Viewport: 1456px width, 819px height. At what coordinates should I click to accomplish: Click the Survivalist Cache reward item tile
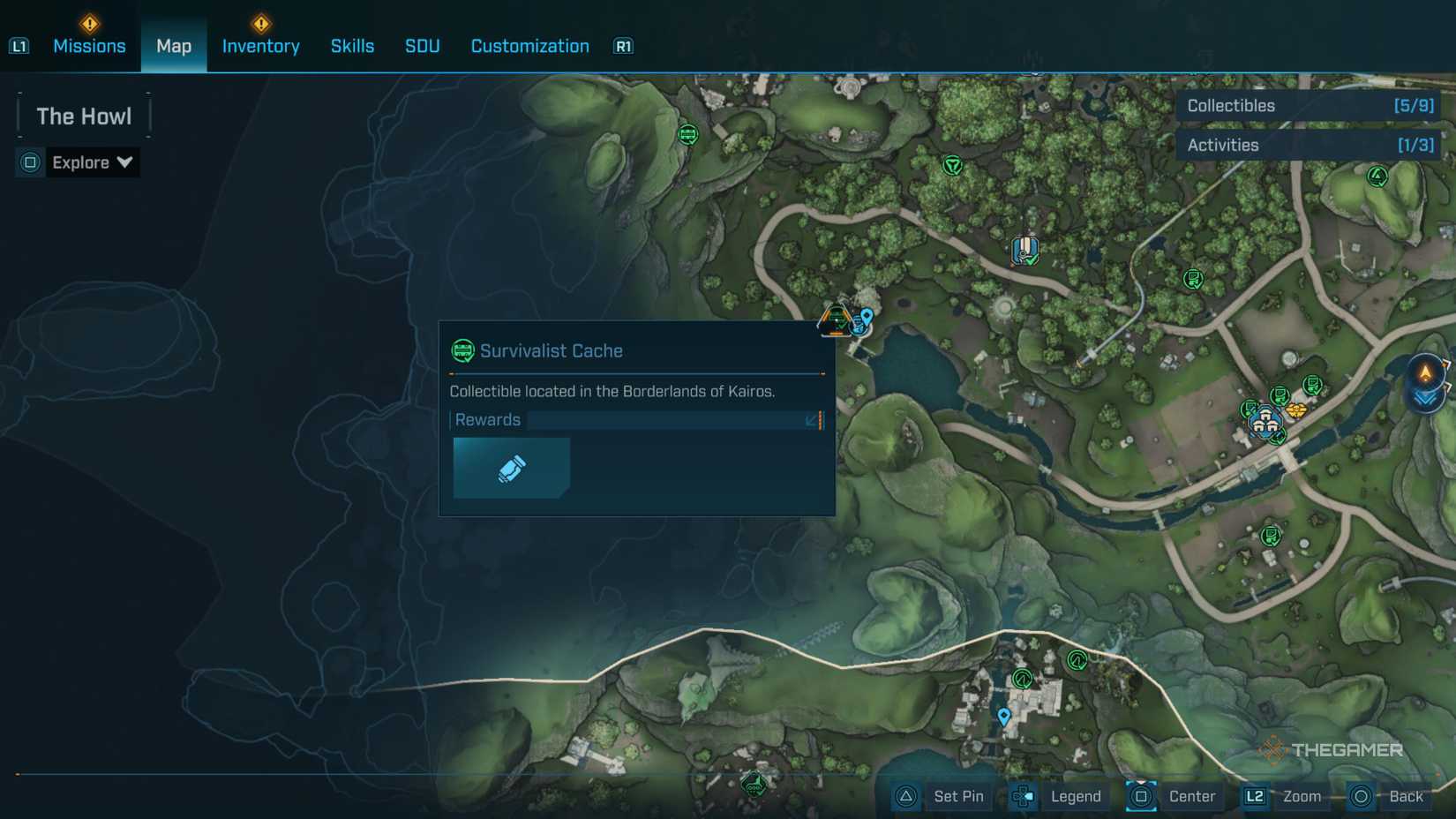tap(511, 468)
